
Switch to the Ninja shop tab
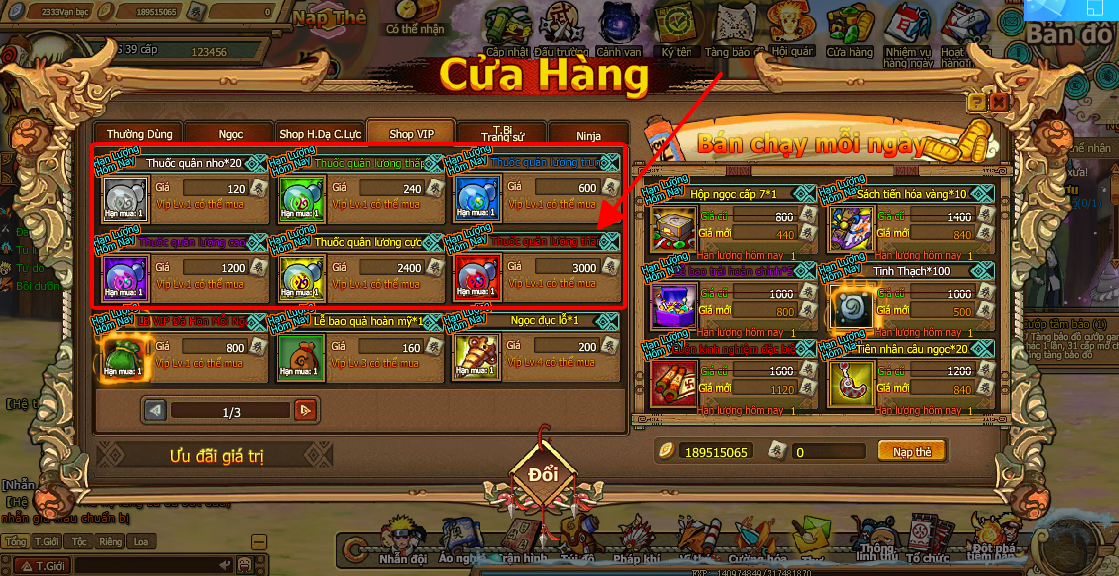[x=588, y=135]
